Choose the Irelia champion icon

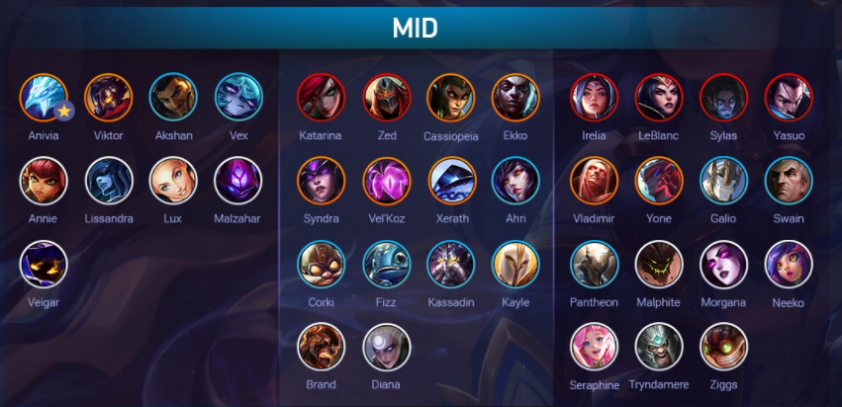(x=594, y=97)
